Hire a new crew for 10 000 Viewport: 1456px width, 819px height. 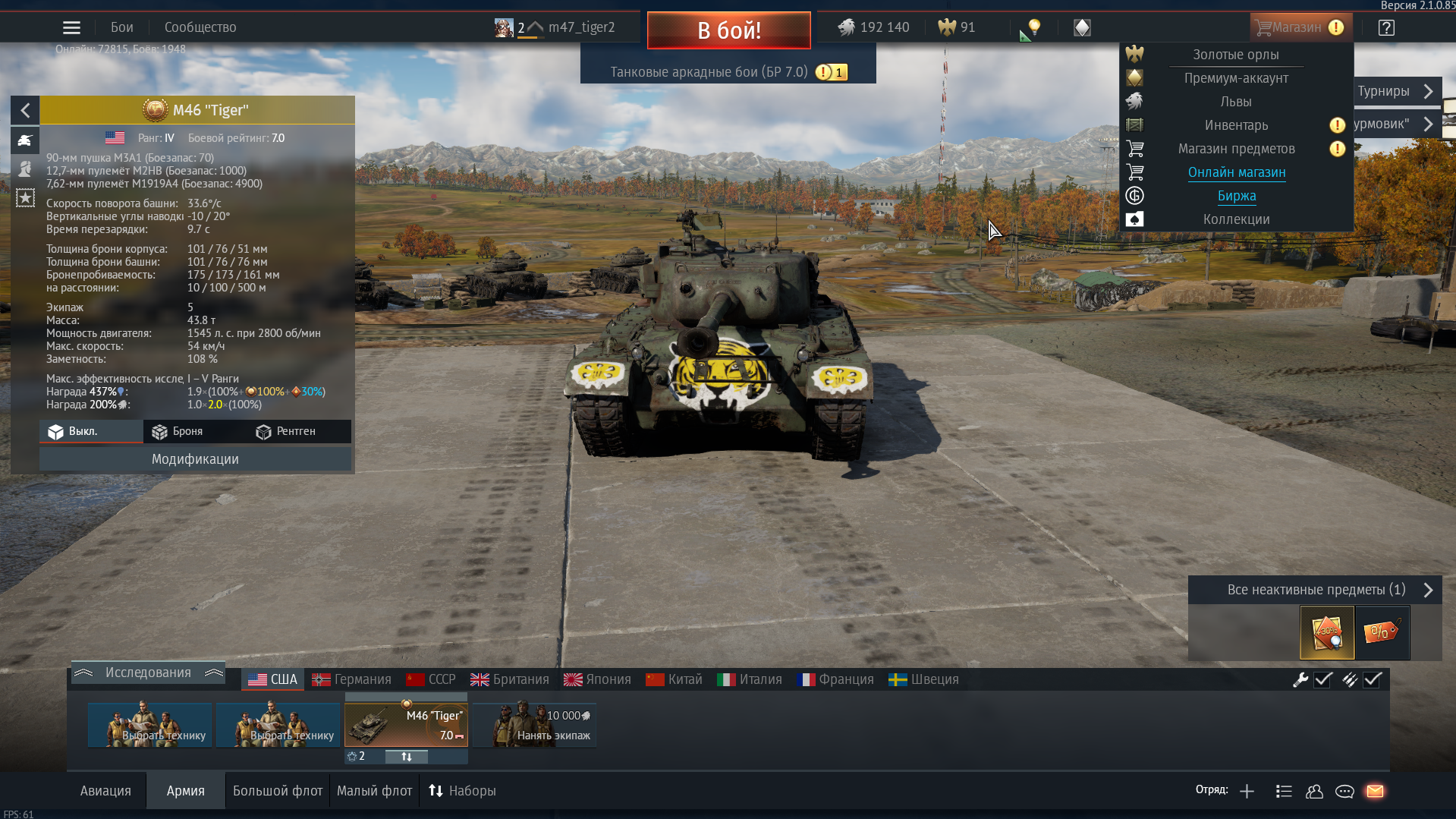(535, 726)
